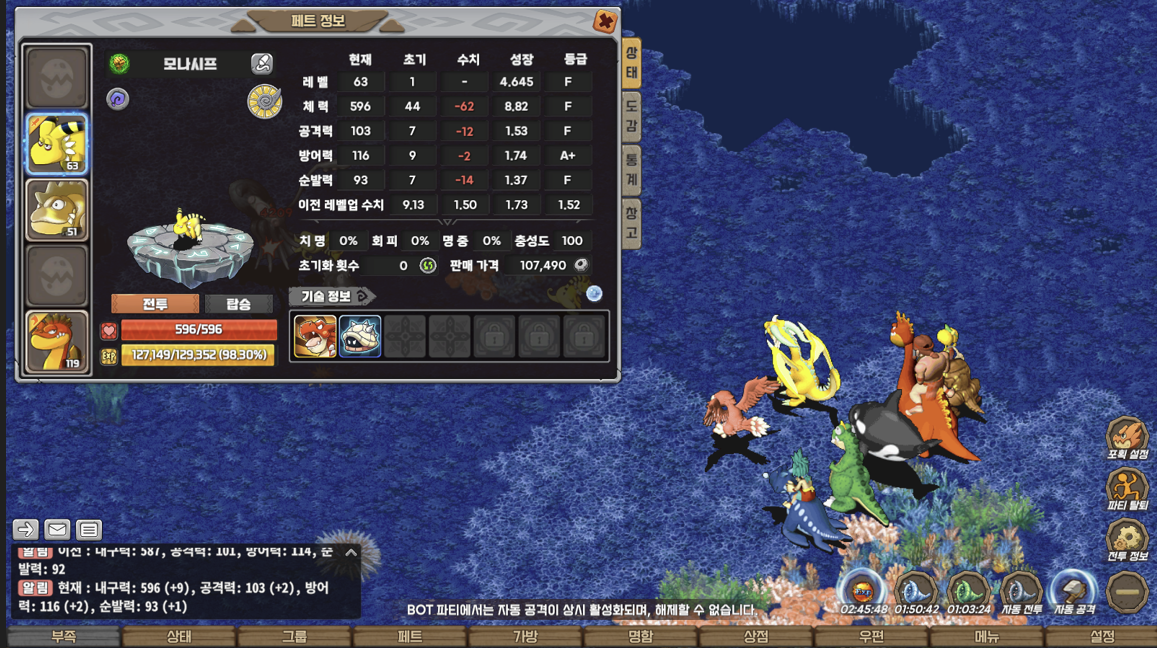Switch to the 통계 side tab
Viewport: 1157px width, 648px height.
coord(632,169)
